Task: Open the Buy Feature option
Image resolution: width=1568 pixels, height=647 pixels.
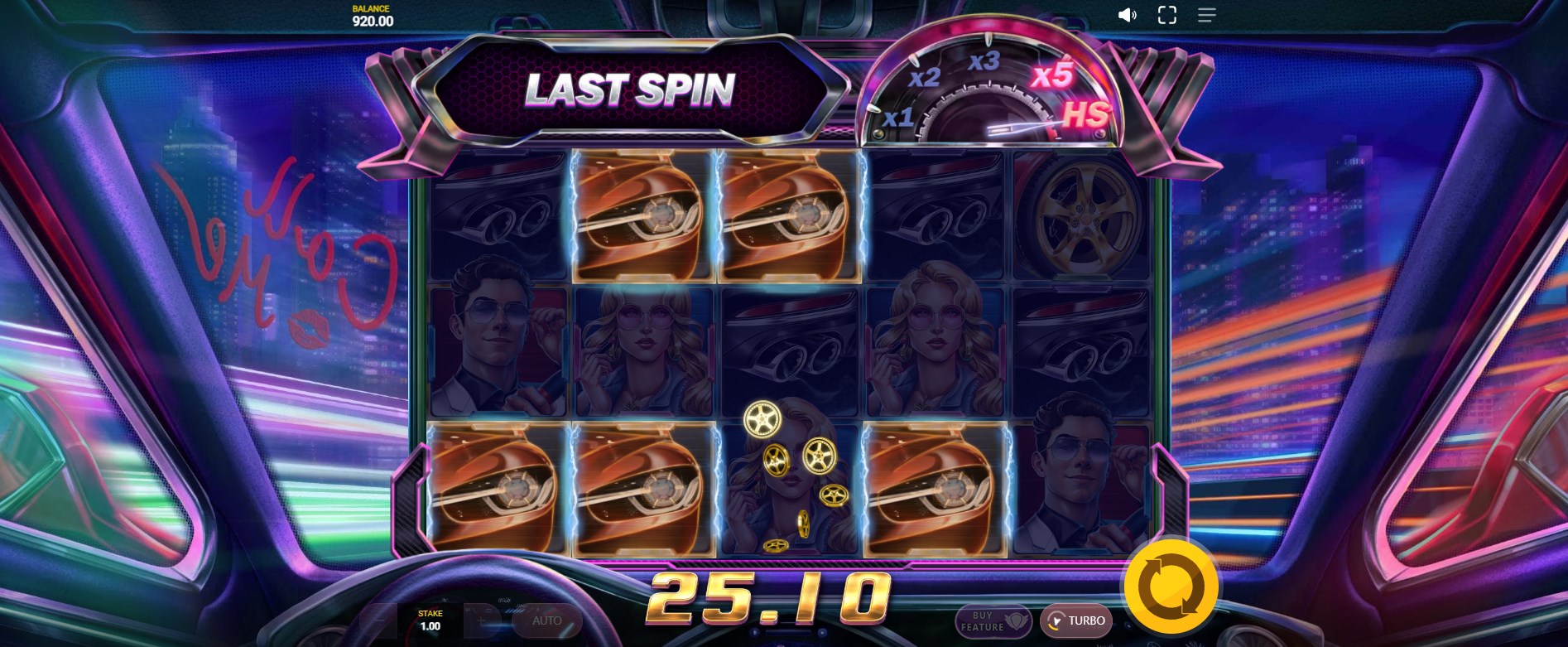Action: (993, 621)
